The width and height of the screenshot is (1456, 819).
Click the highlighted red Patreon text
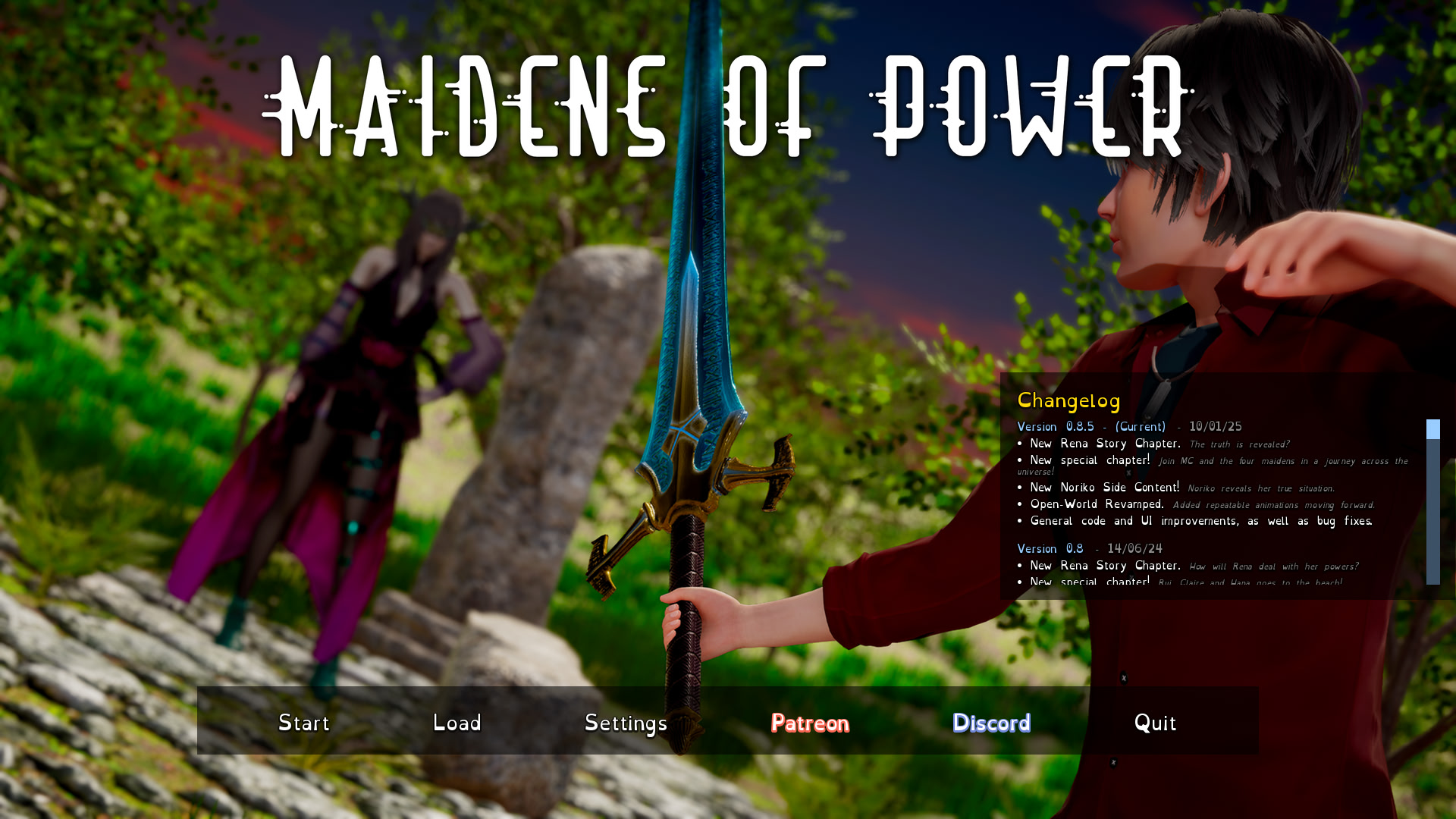point(809,724)
